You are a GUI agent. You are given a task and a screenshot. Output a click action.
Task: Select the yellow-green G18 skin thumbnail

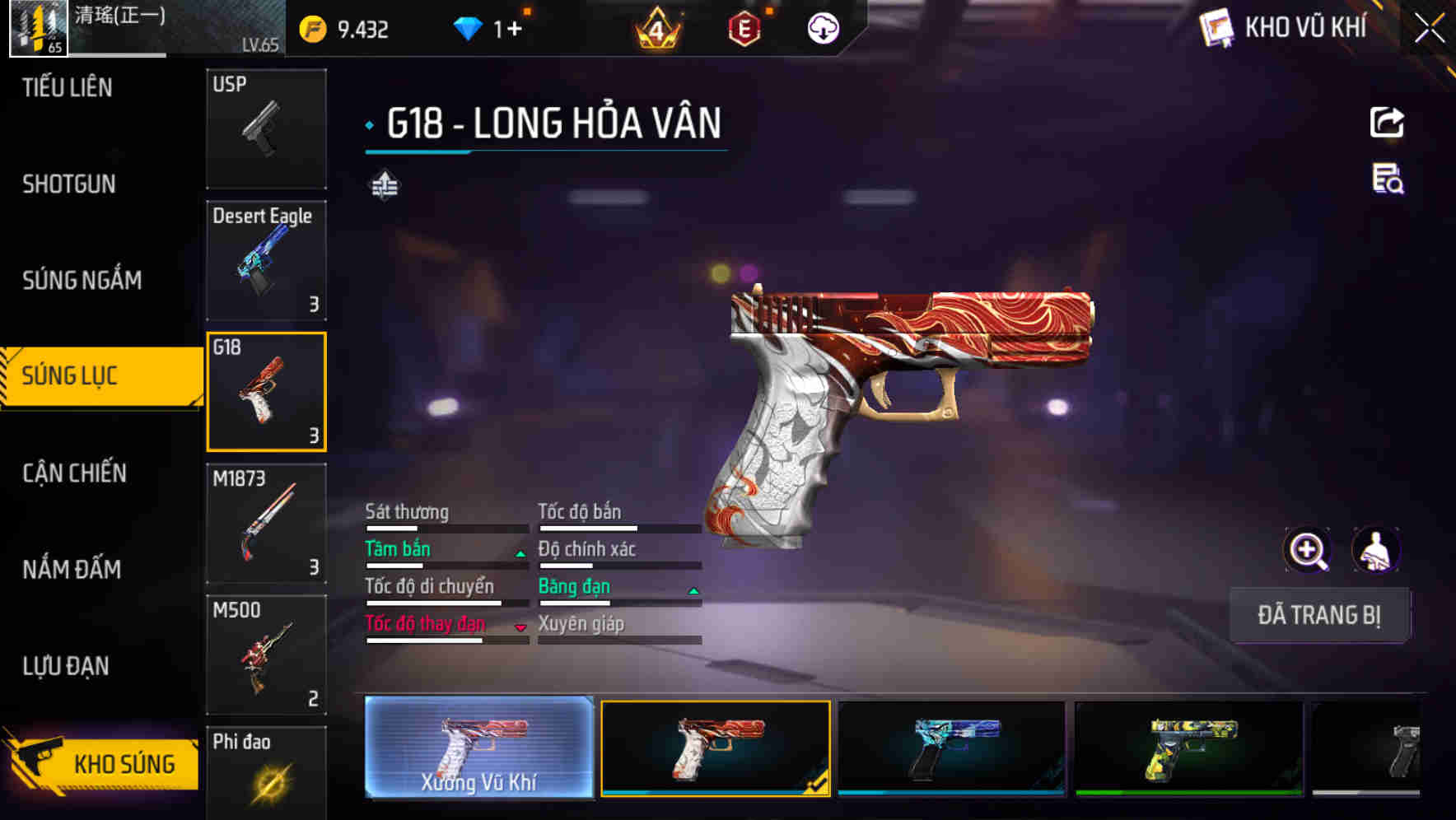coord(1188,748)
